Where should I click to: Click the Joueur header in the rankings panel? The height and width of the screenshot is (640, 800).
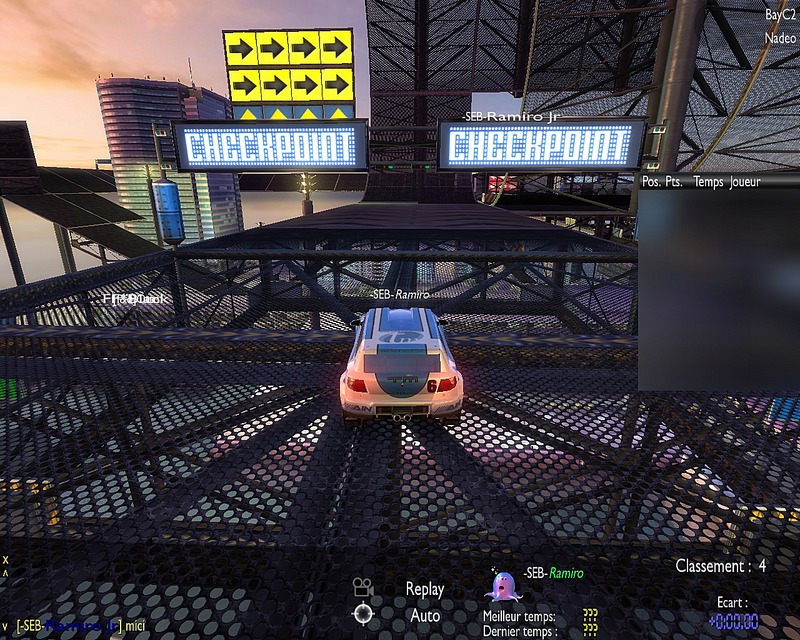[745, 182]
